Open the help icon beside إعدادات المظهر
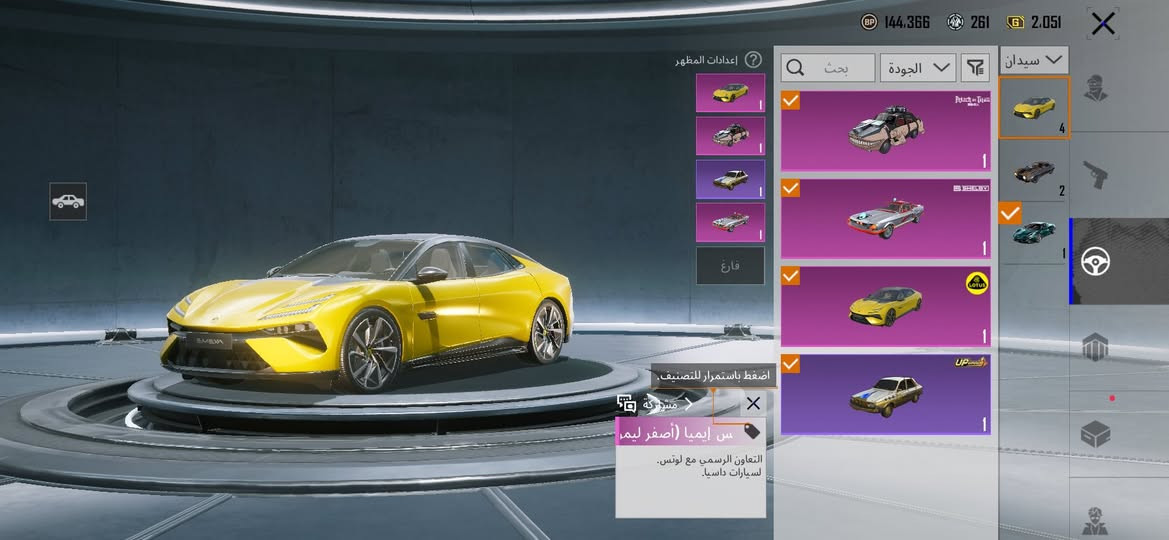The width and height of the screenshot is (1169, 540). (x=753, y=60)
